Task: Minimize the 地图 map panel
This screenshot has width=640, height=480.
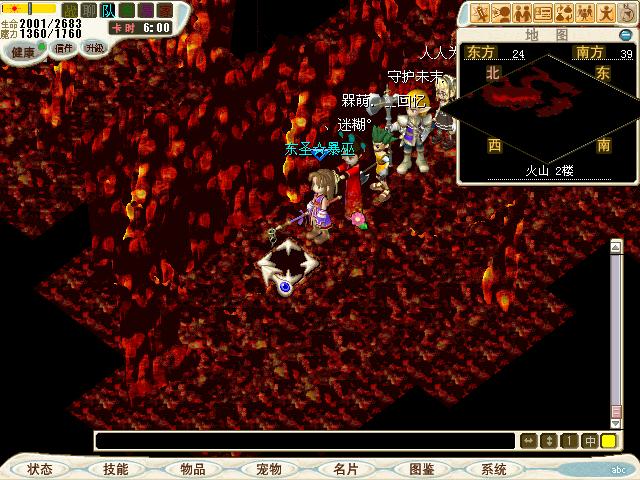Action: (x=625, y=34)
